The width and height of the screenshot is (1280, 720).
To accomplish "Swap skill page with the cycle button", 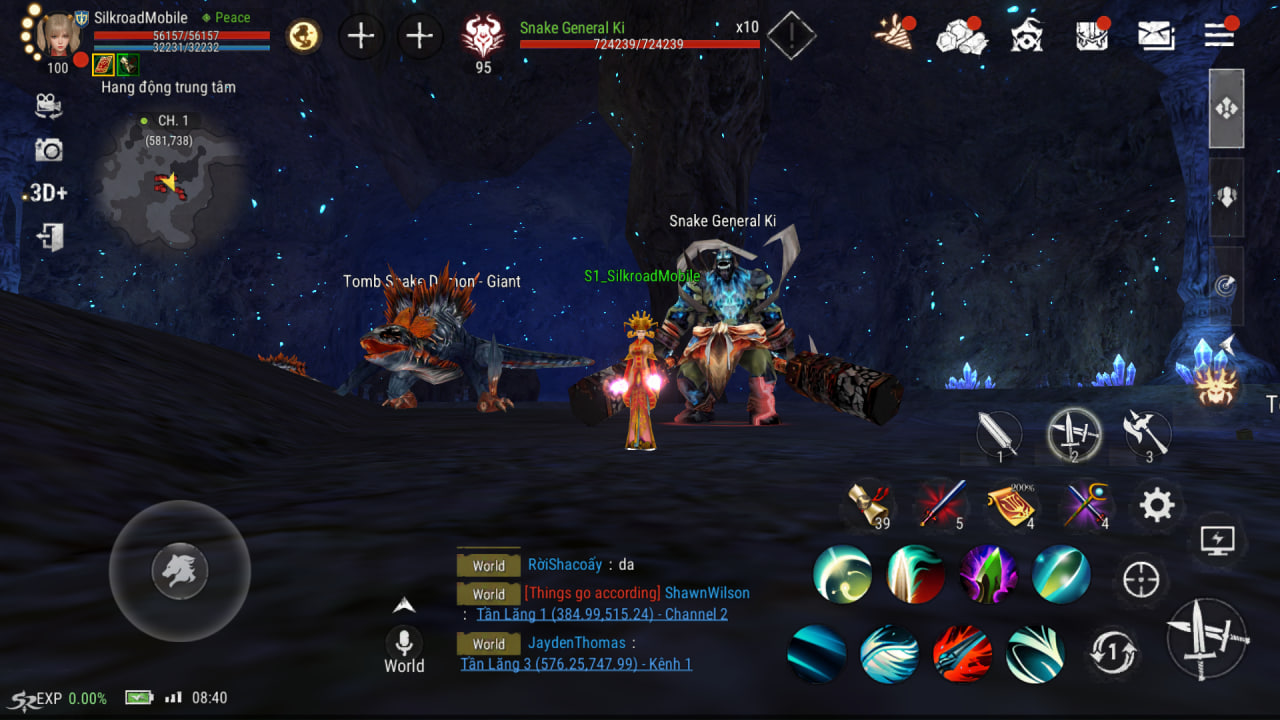I will tap(1112, 654).
